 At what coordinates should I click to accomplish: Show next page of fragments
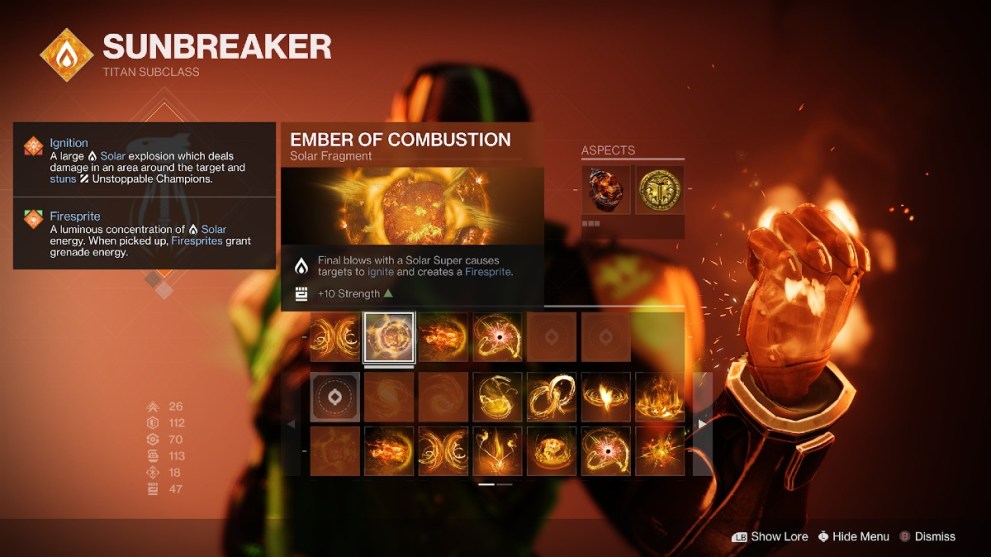702,424
